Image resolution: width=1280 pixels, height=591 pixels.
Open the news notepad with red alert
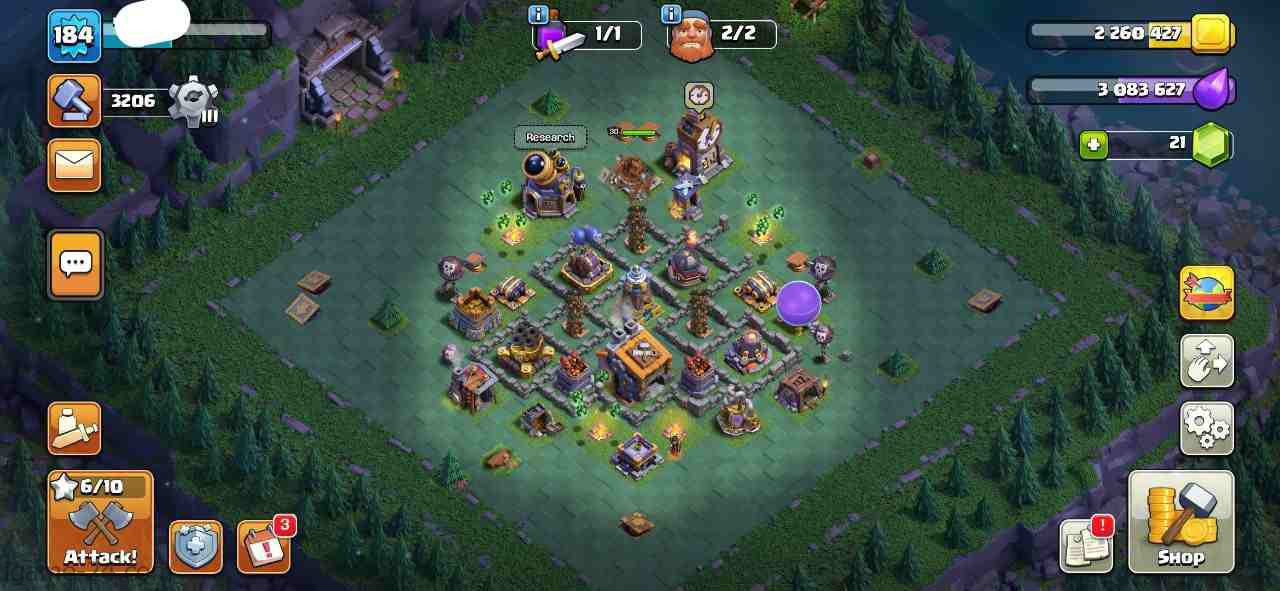[1086, 546]
